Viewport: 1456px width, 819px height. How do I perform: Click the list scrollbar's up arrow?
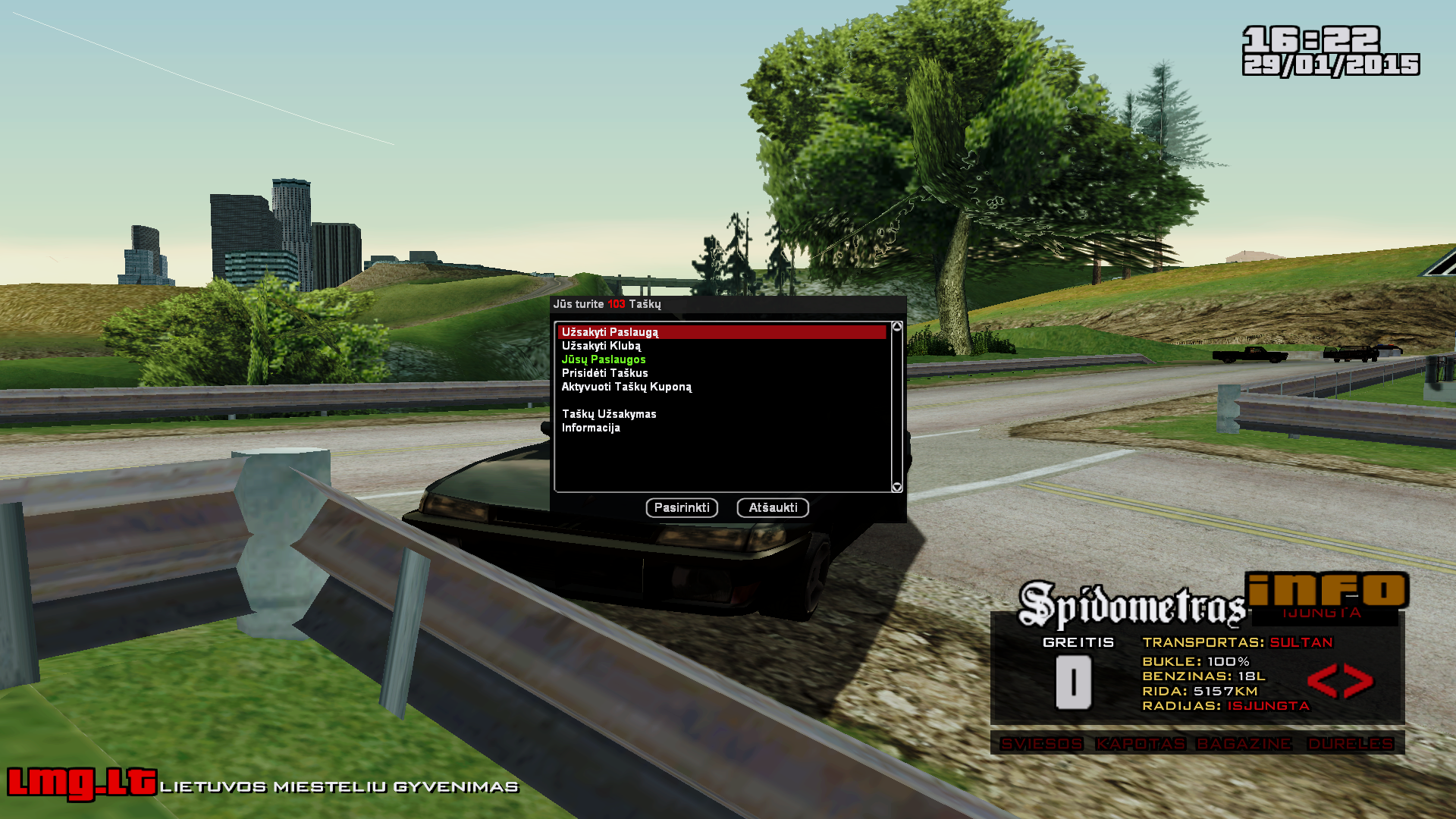(x=897, y=327)
